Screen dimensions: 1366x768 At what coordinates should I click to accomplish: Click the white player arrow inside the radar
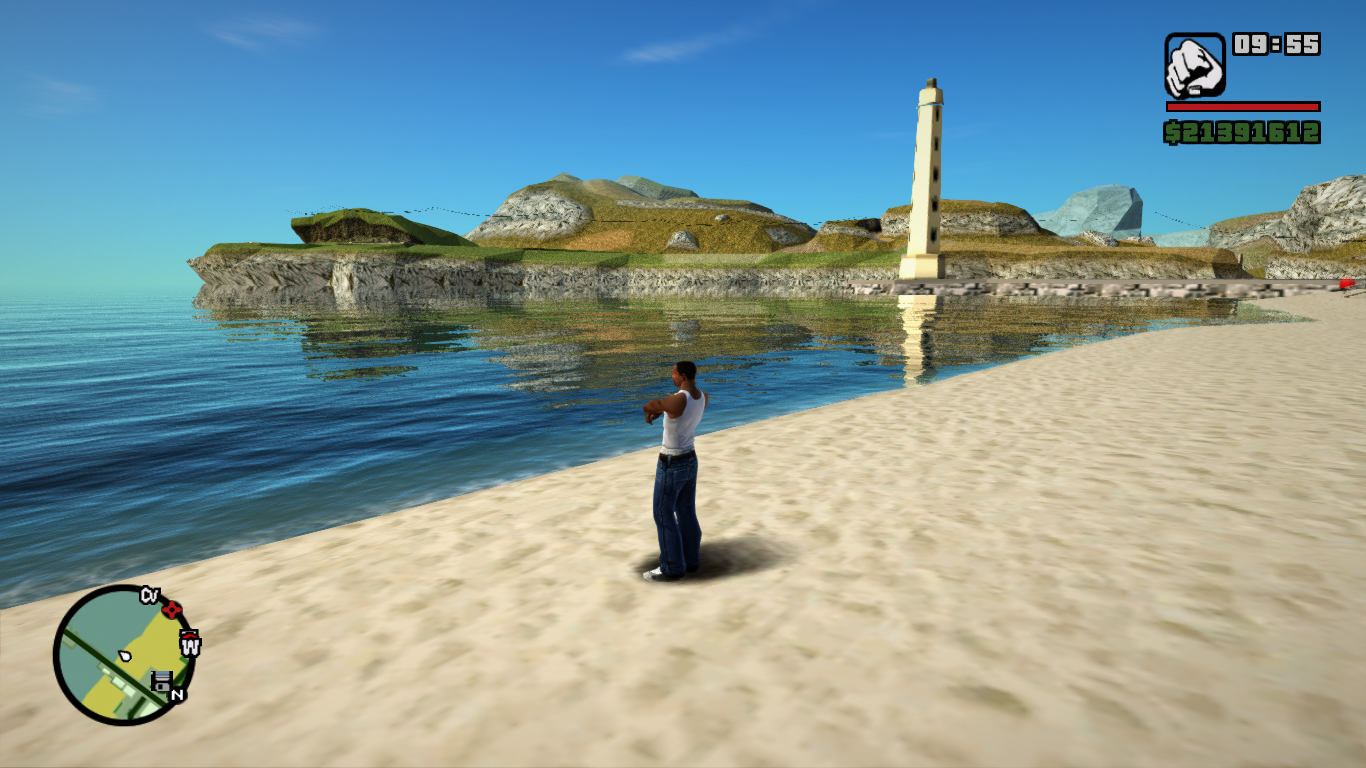click(125, 656)
